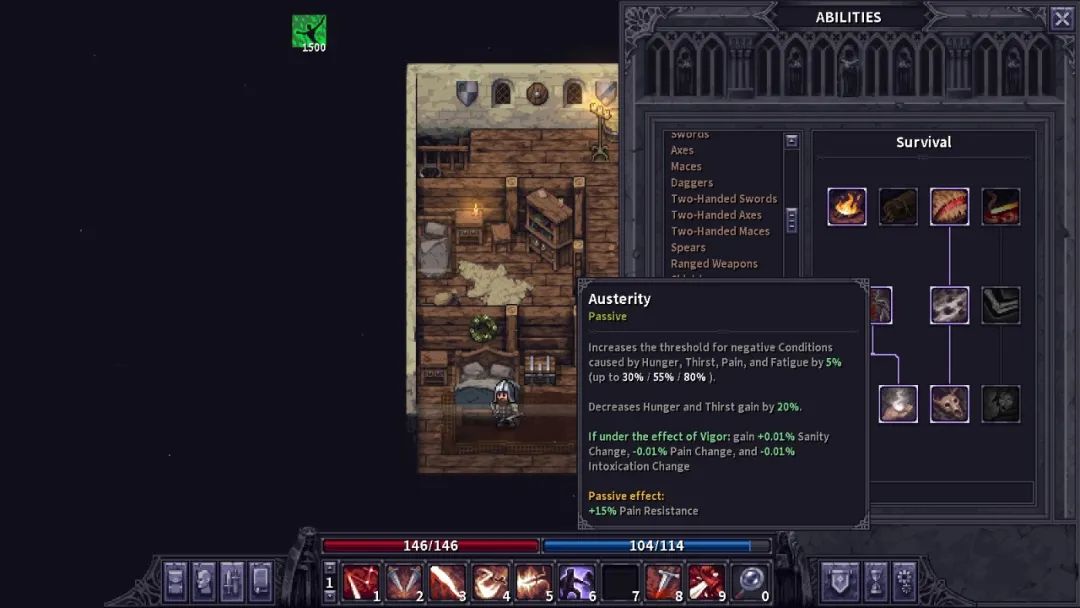Screen dimensions: 1080x608
Task: Click the scroll-up arrow of ability list
Action: (792, 142)
